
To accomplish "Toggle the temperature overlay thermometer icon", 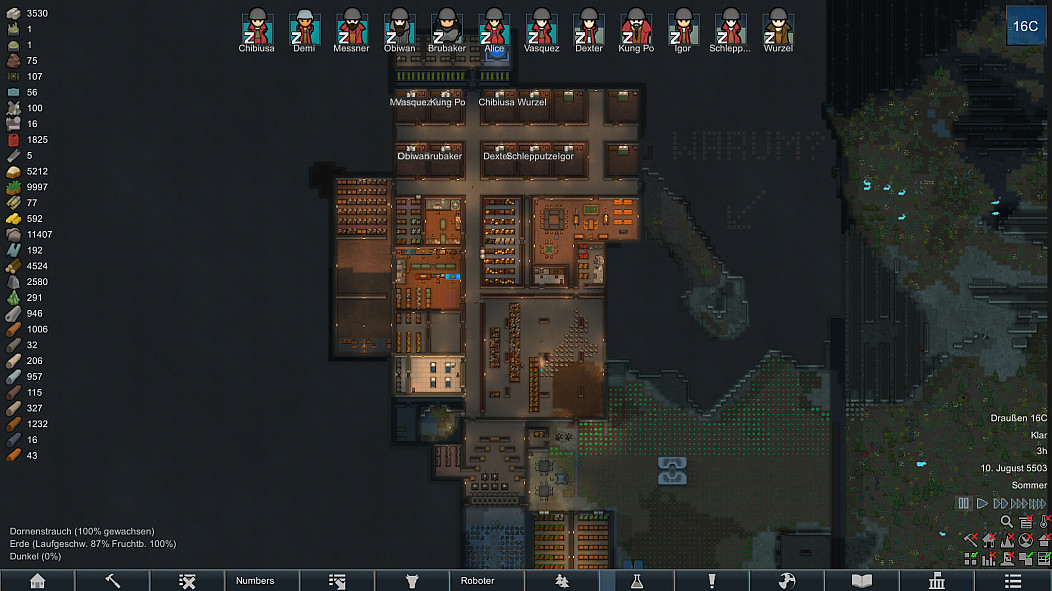I will pos(1044,521).
